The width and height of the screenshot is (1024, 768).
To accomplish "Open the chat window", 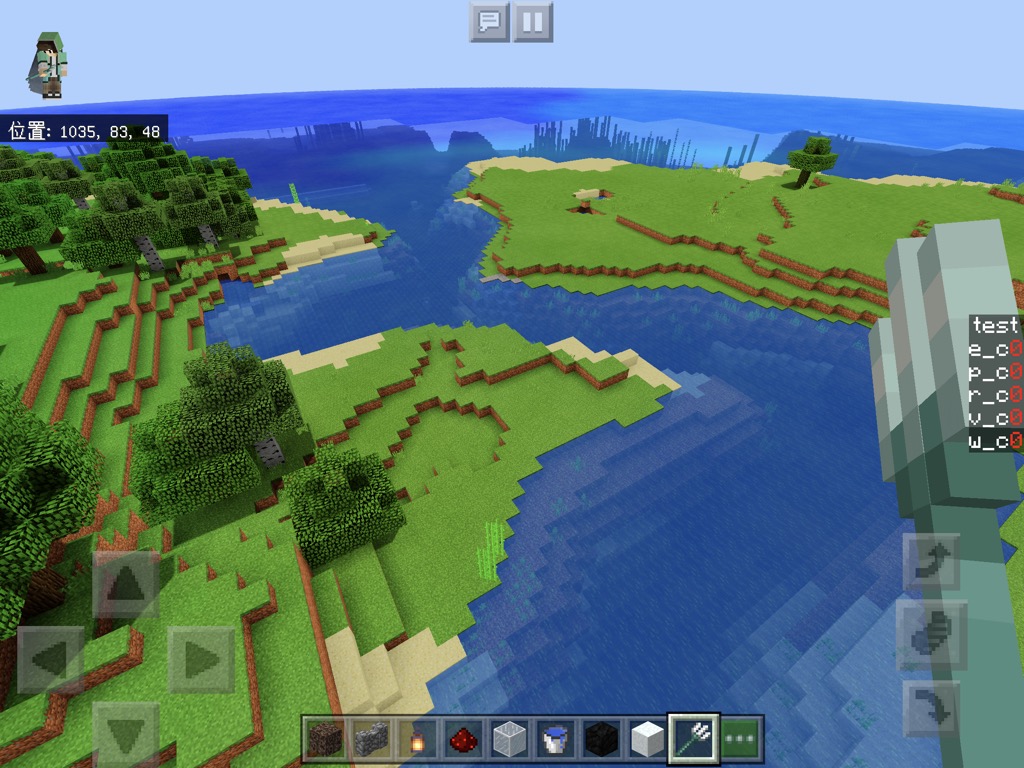I will (489, 21).
